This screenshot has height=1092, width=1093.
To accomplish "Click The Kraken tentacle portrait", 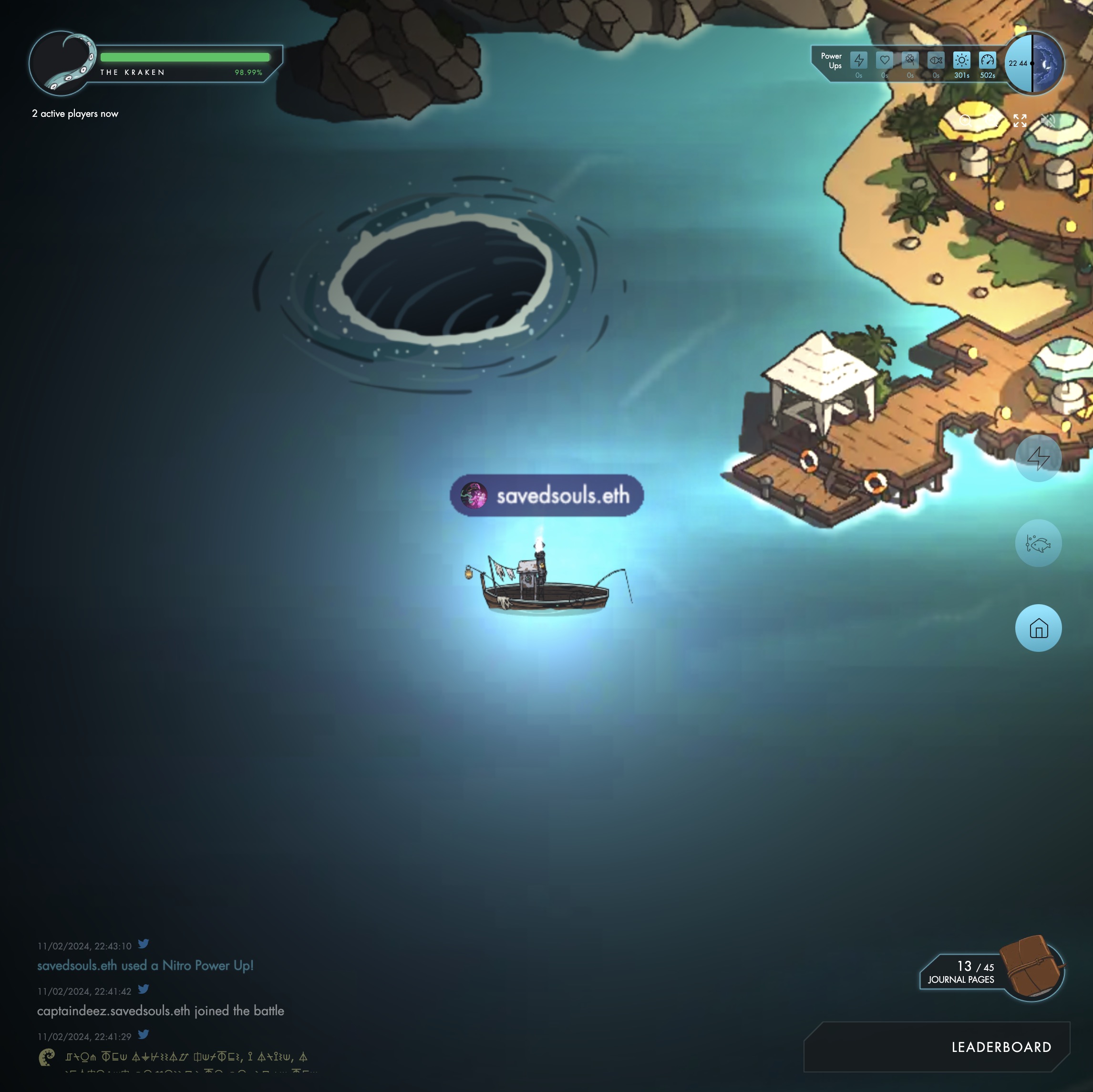I will click(x=62, y=63).
